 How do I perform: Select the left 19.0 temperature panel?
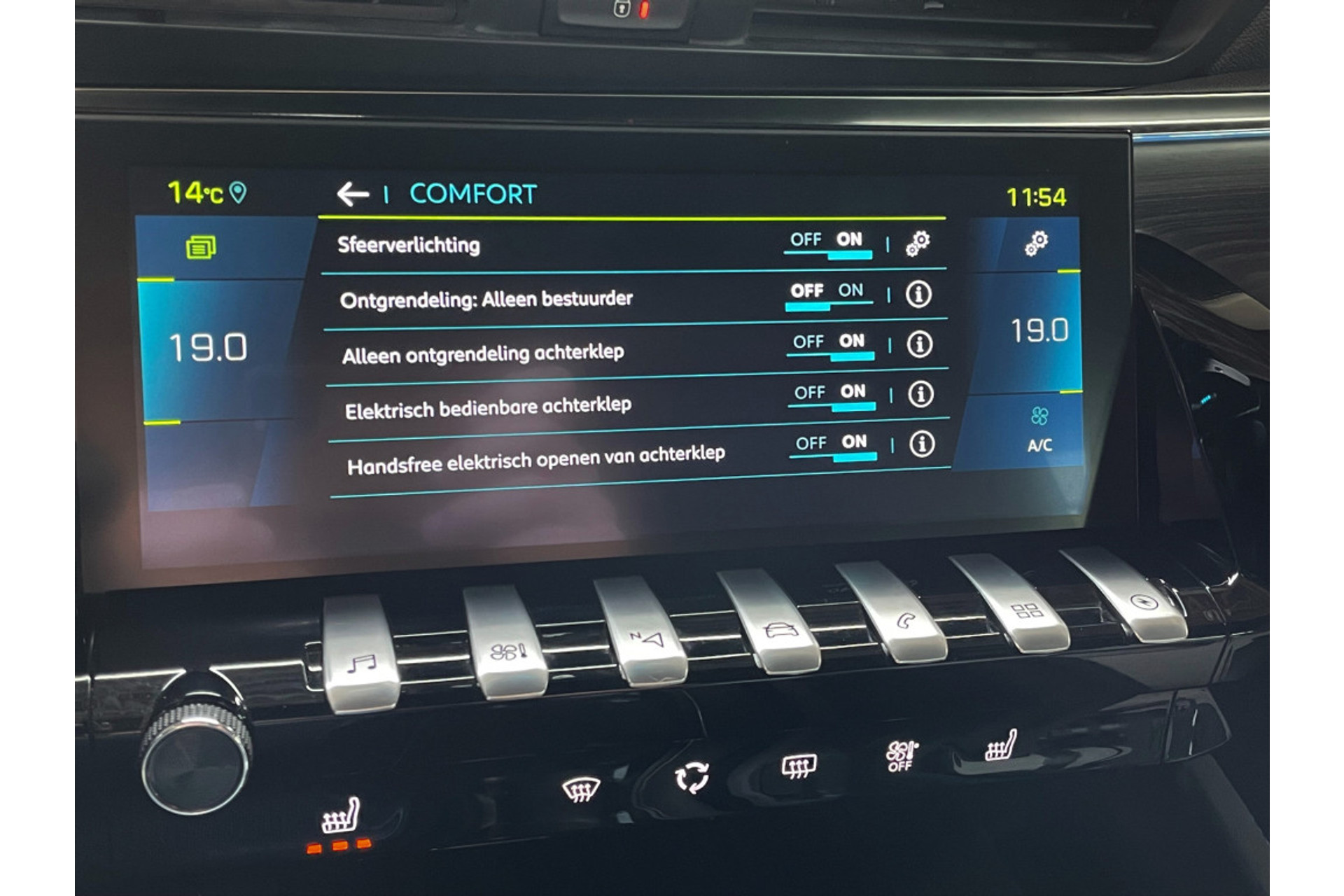pyautogui.click(x=209, y=348)
